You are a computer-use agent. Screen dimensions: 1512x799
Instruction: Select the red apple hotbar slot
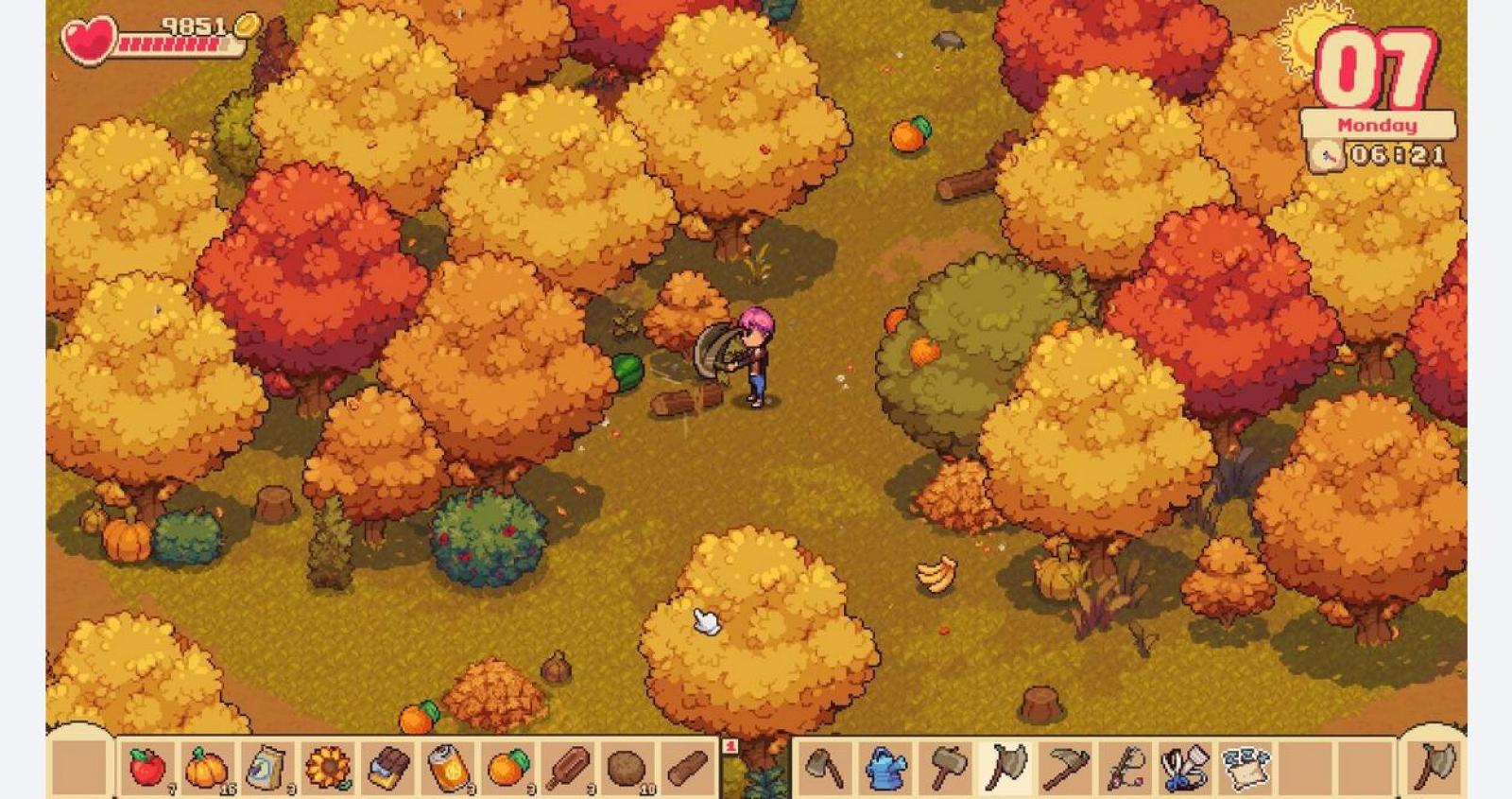point(146,767)
